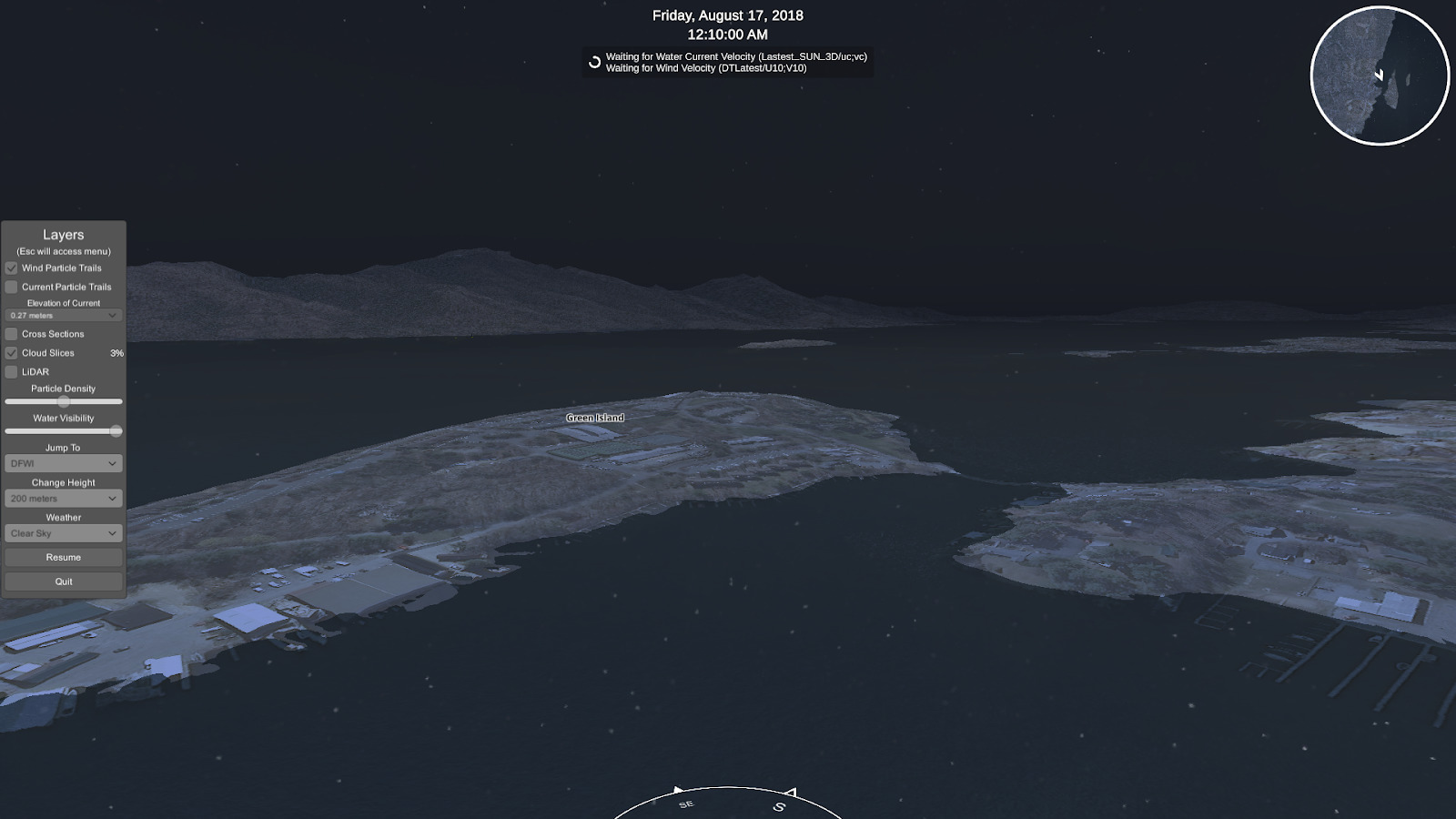Open the Jump To location dropdown
The width and height of the screenshot is (1456, 819).
click(x=64, y=464)
